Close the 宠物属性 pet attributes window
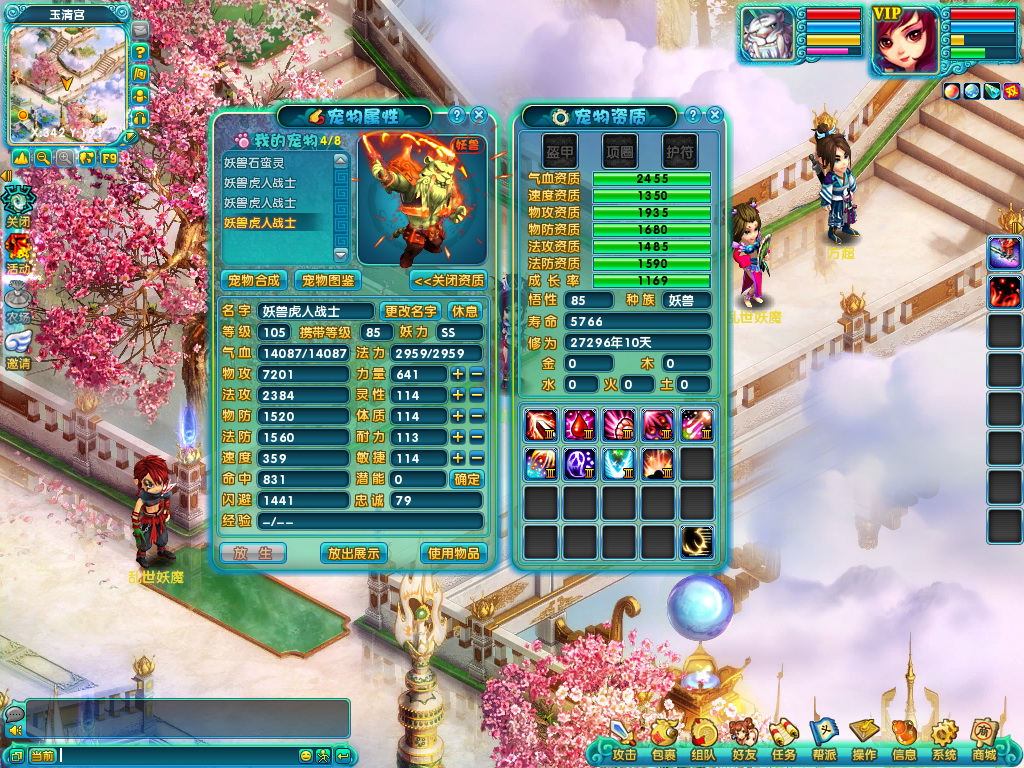Viewport: 1024px width, 768px height. tap(478, 115)
